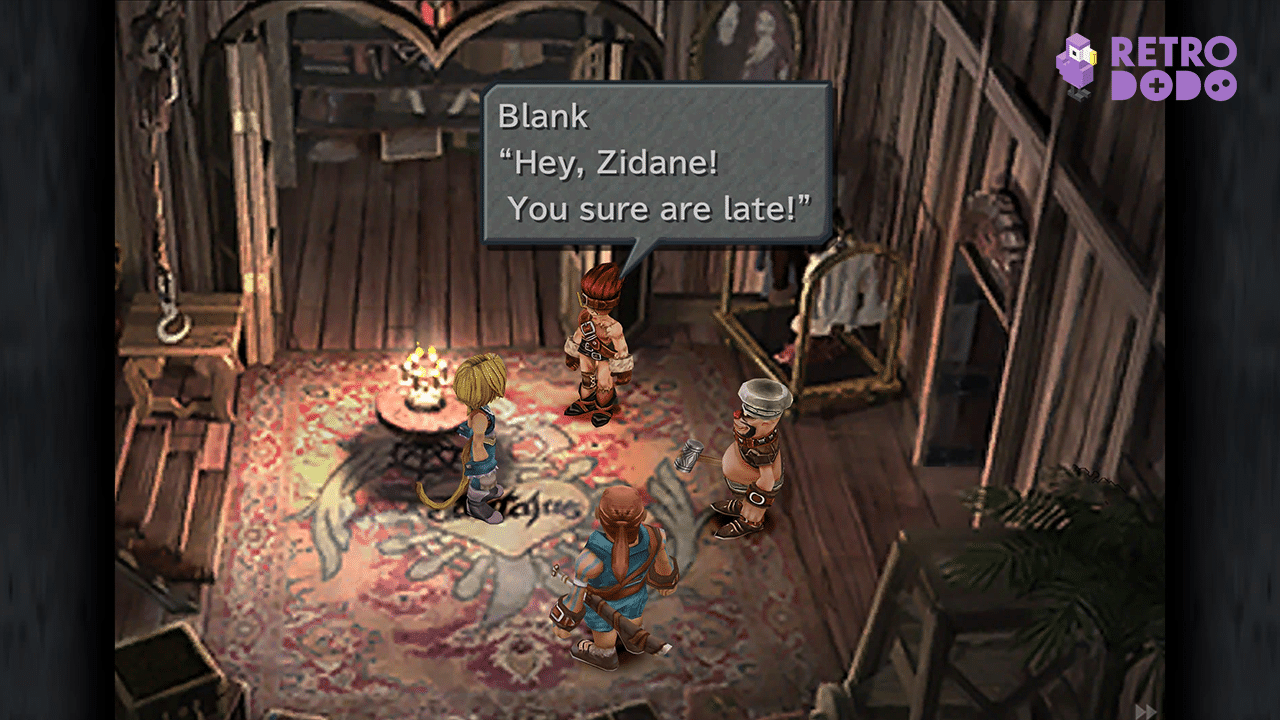Select Blank, the speaking character

(600, 330)
